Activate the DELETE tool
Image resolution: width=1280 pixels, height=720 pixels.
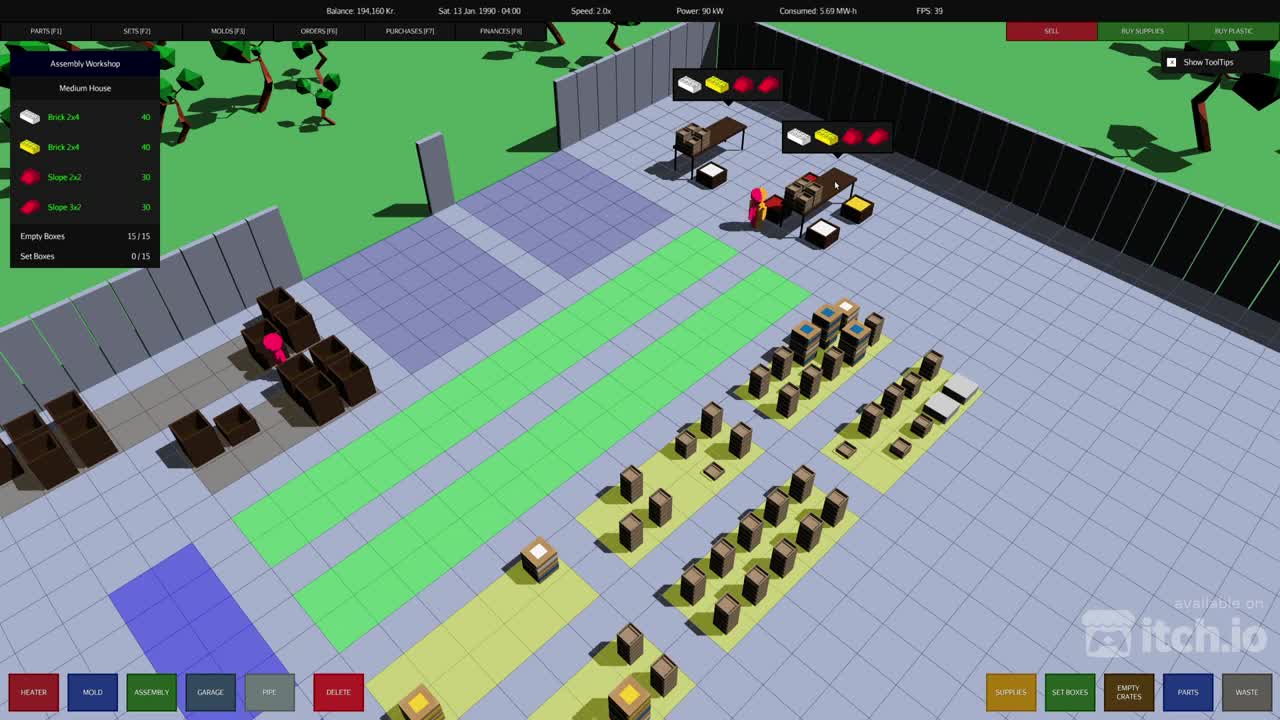click(x=338, y=692)
